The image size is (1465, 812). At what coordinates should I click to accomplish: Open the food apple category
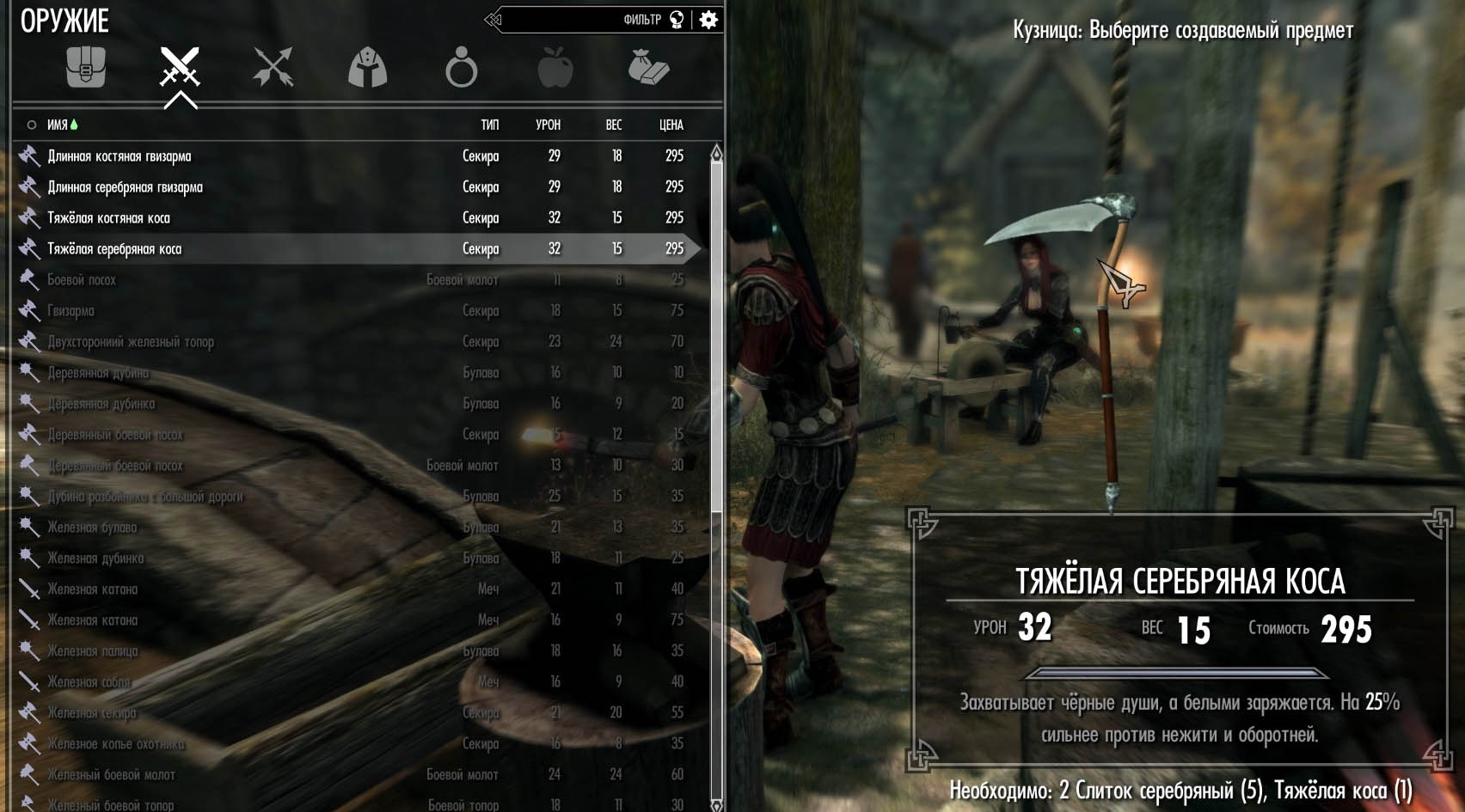(x=555, y=67)
